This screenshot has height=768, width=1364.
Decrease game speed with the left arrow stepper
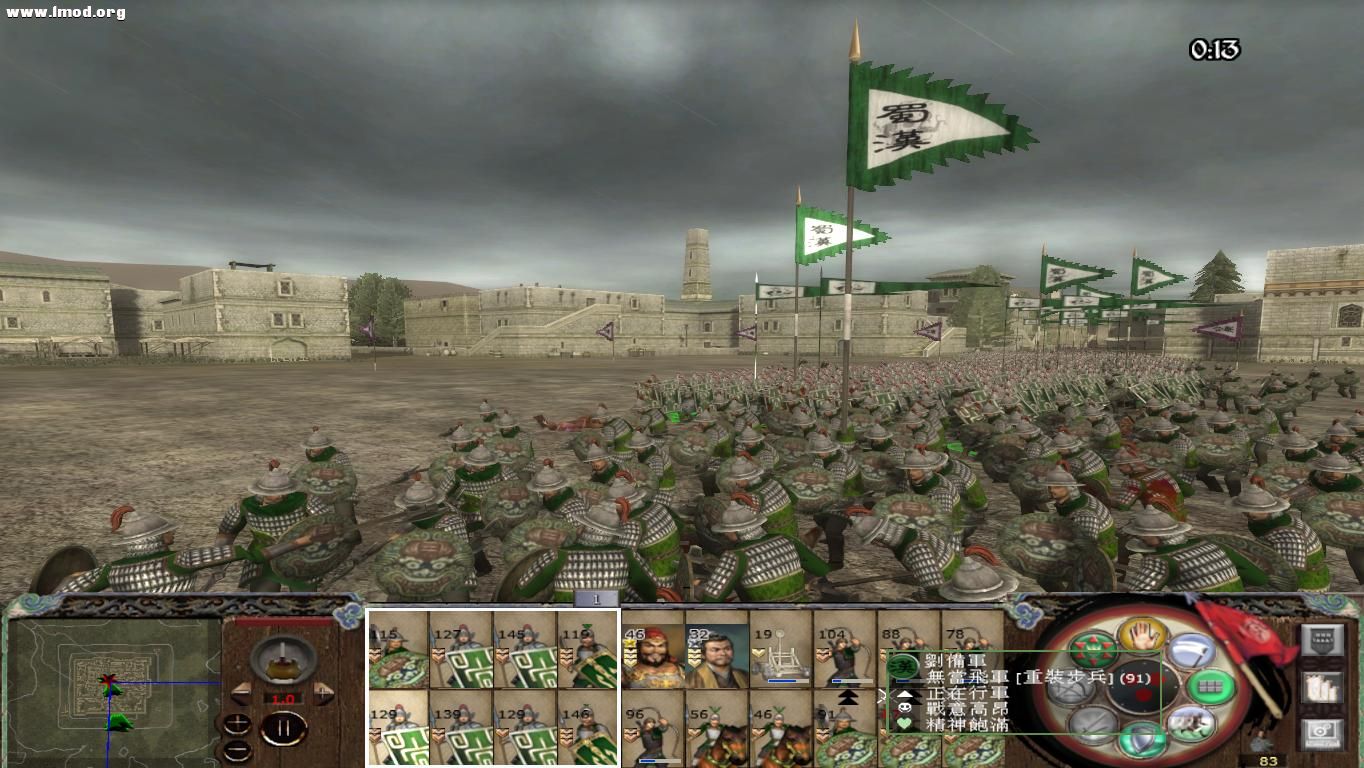click(x=242, y=693)
